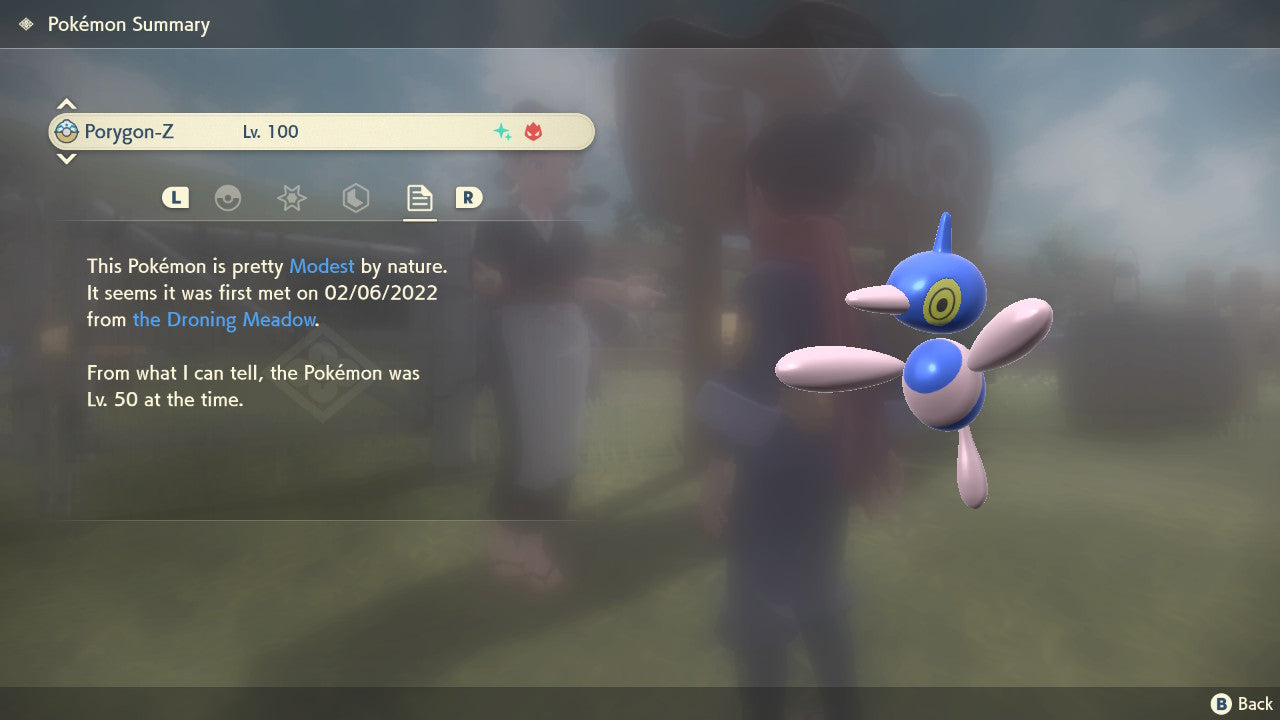Expand the Porygon-Z nameplate banner
Viewport: 1280px width, 720px height.
click(x=320, y=131)
